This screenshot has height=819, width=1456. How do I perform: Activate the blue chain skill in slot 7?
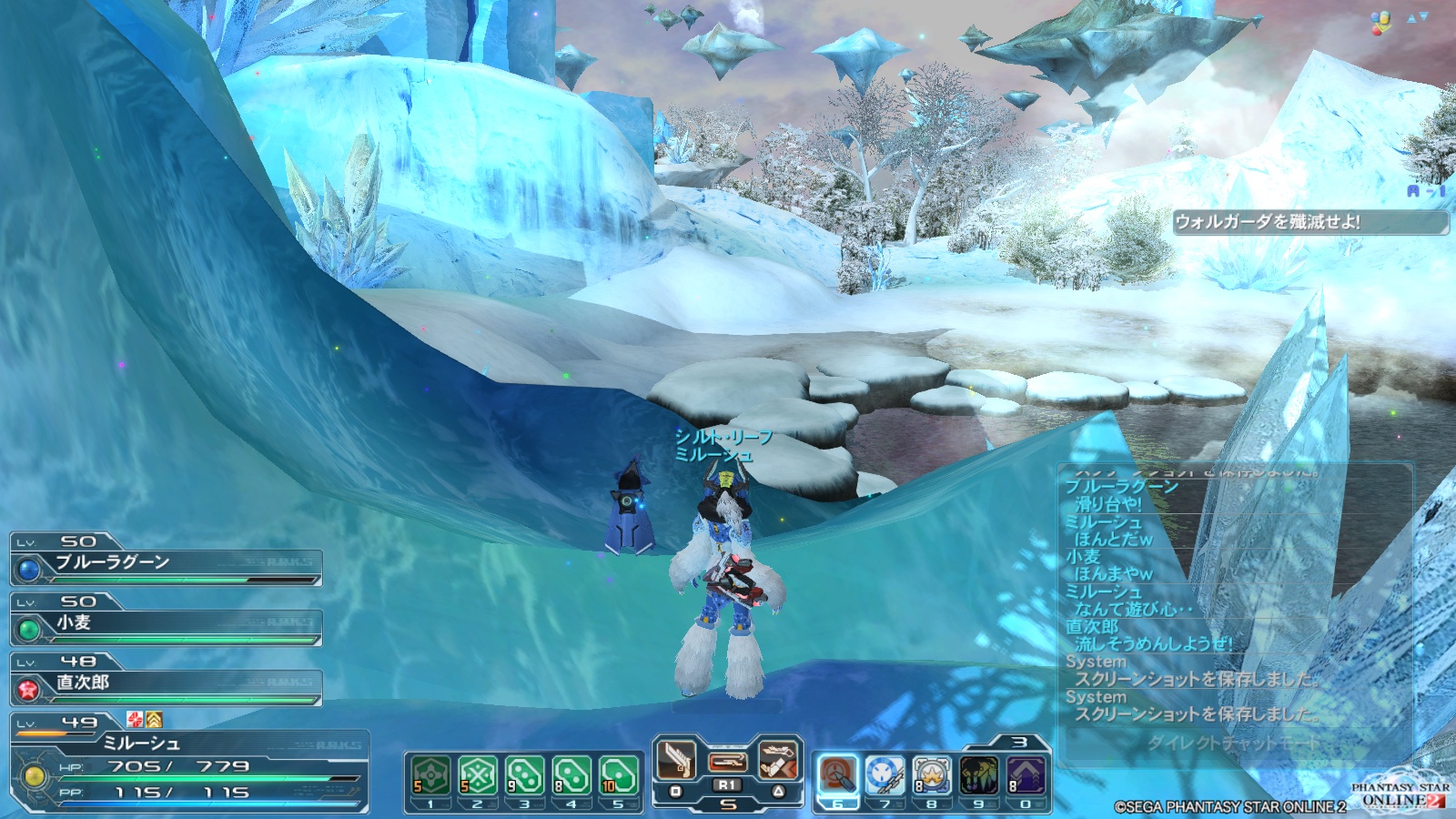[885, 775]
